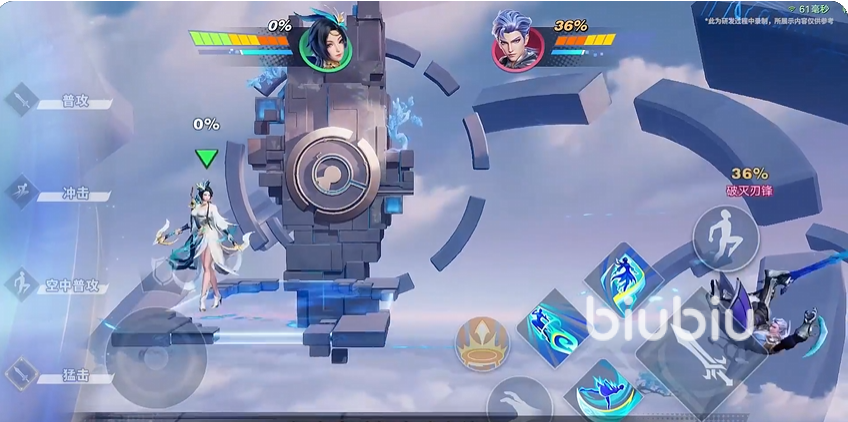Viewport: 848px width, 422px height.
Task: Touch the virtual movement joystick
Action: click(x=155, y=357)
